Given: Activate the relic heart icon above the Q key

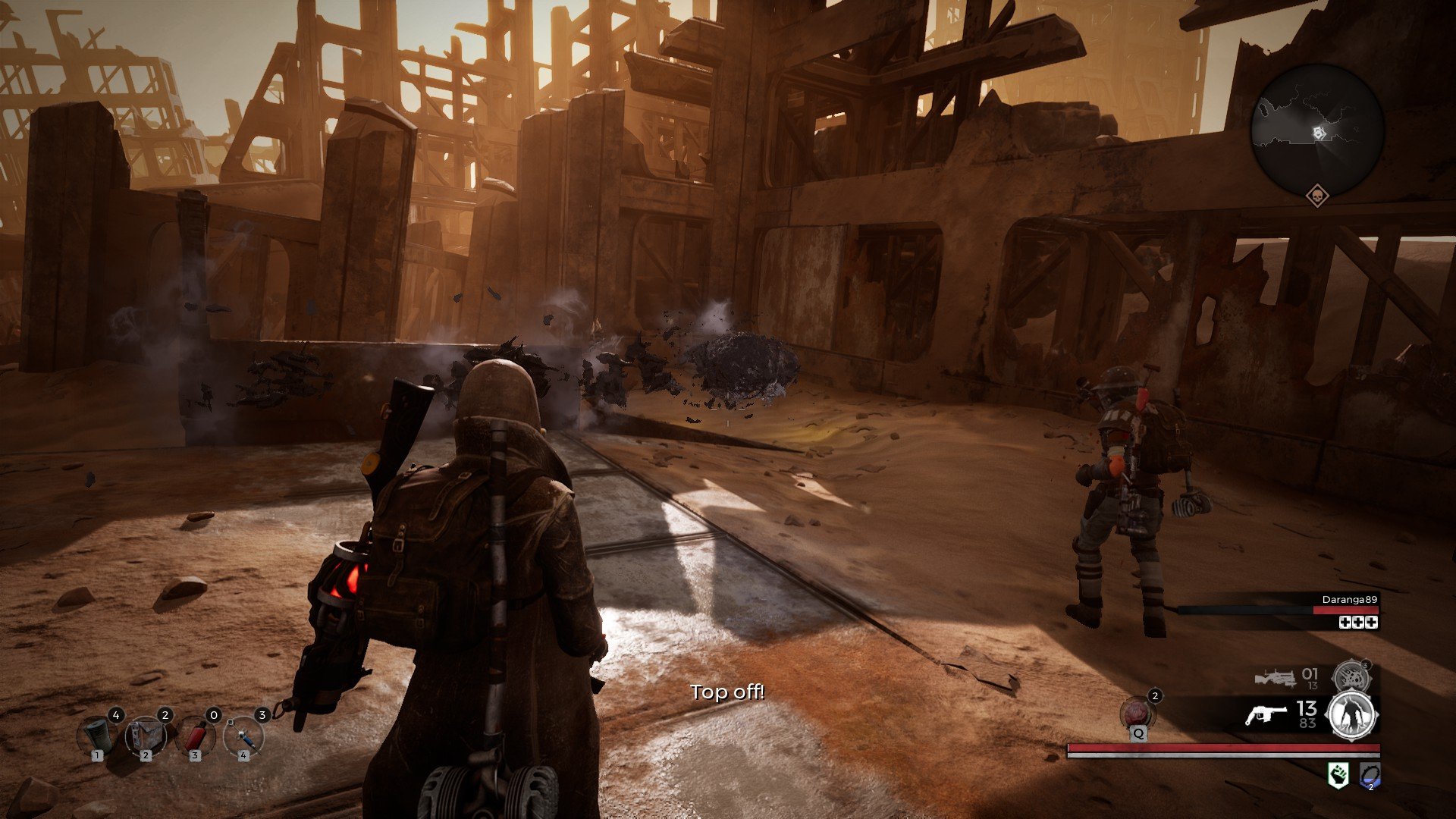Looking at the screenshot, I should pyautogui.click(x=1135, y=712).
